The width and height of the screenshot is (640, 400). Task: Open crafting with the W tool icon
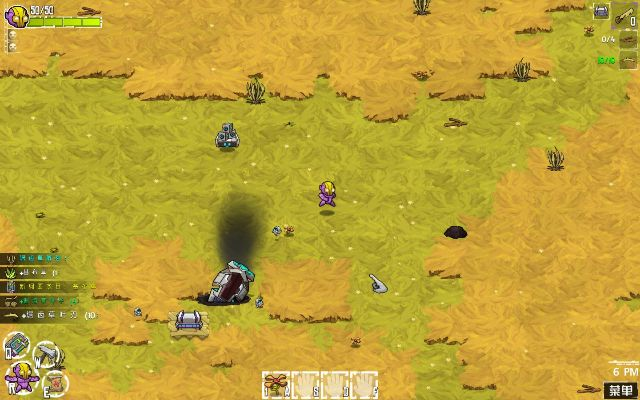(47, 355)
